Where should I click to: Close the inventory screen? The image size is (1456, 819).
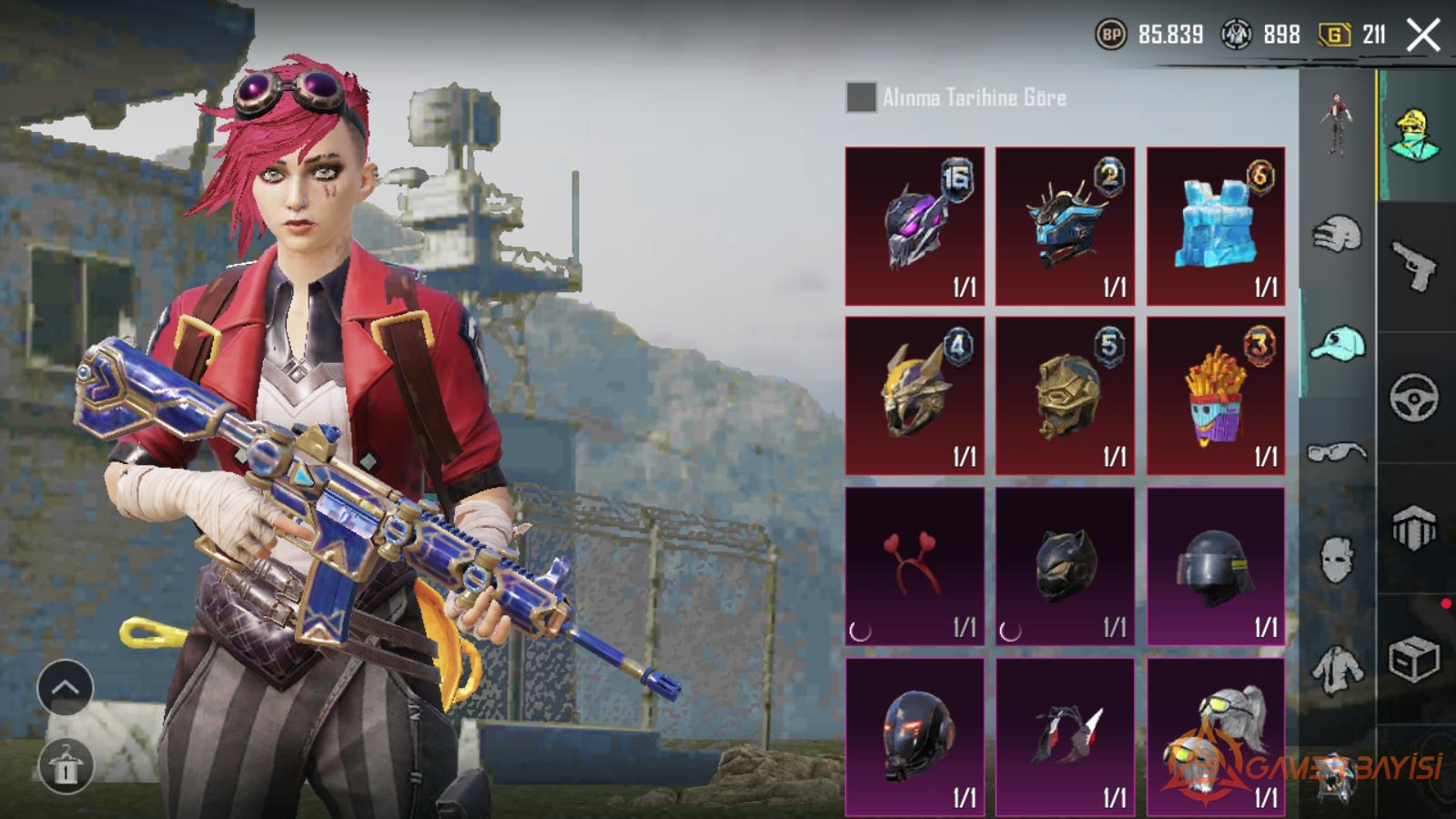[1423, 35]
